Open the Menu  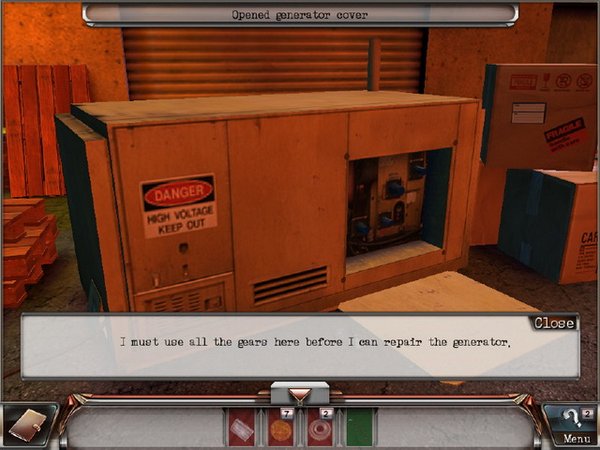tap(575, 438)
